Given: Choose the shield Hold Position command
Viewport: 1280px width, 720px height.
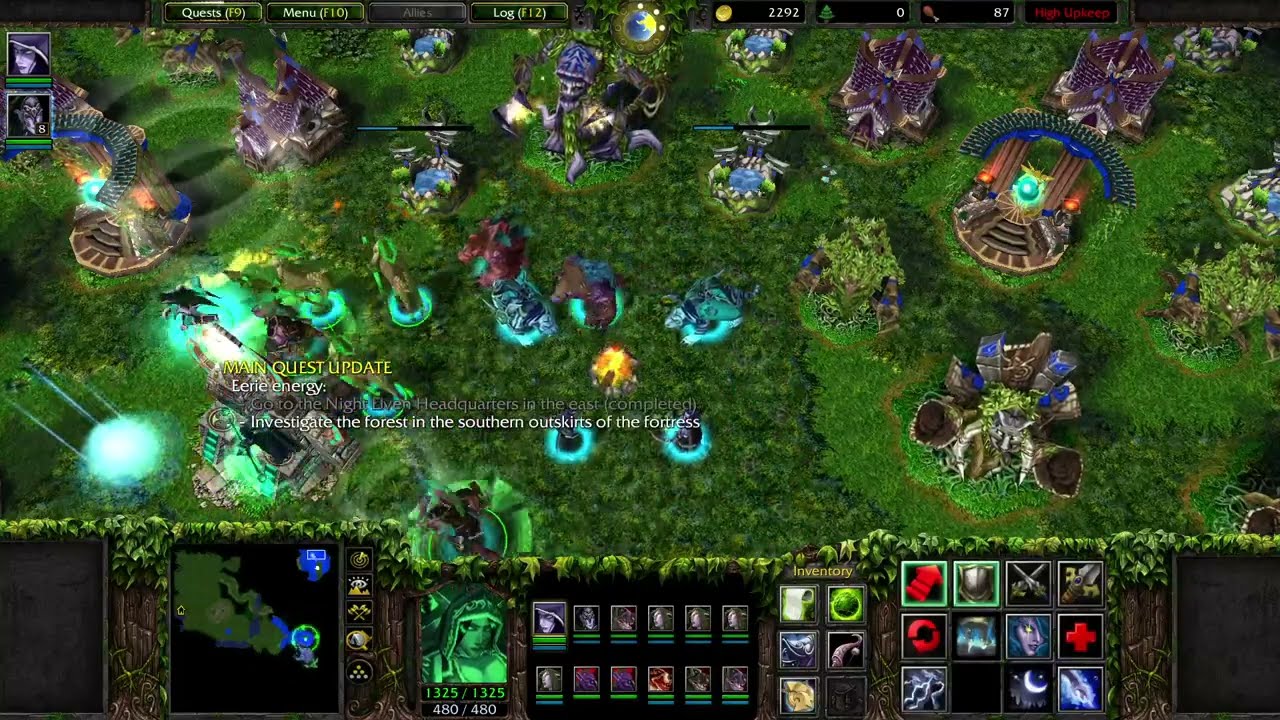Looking at the screenshot, I should [x=976, y=584].
